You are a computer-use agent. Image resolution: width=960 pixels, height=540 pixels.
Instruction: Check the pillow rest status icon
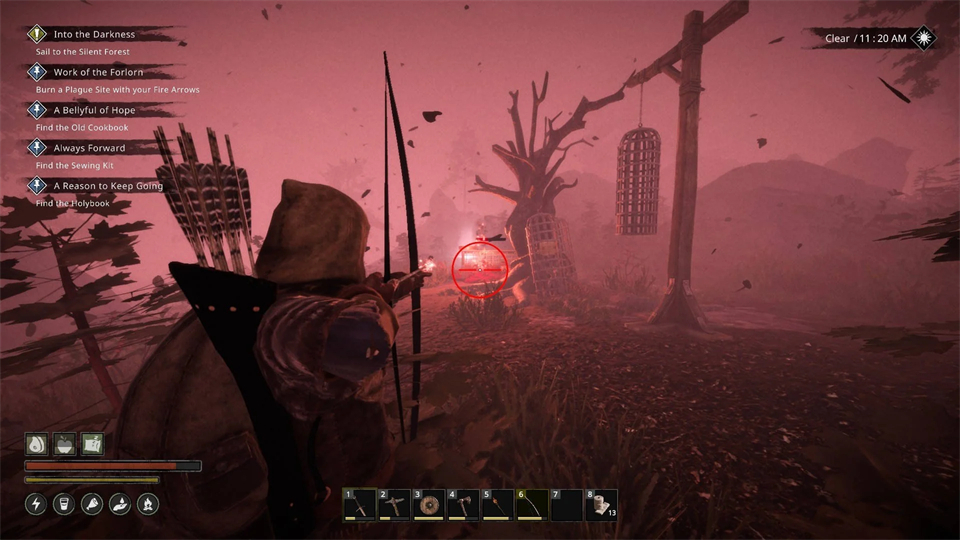click(x=92, y=444)
